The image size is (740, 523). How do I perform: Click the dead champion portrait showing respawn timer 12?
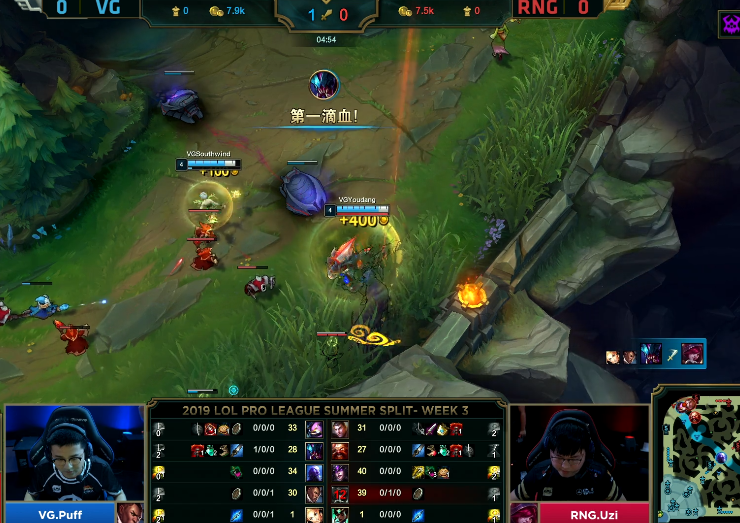340,494
